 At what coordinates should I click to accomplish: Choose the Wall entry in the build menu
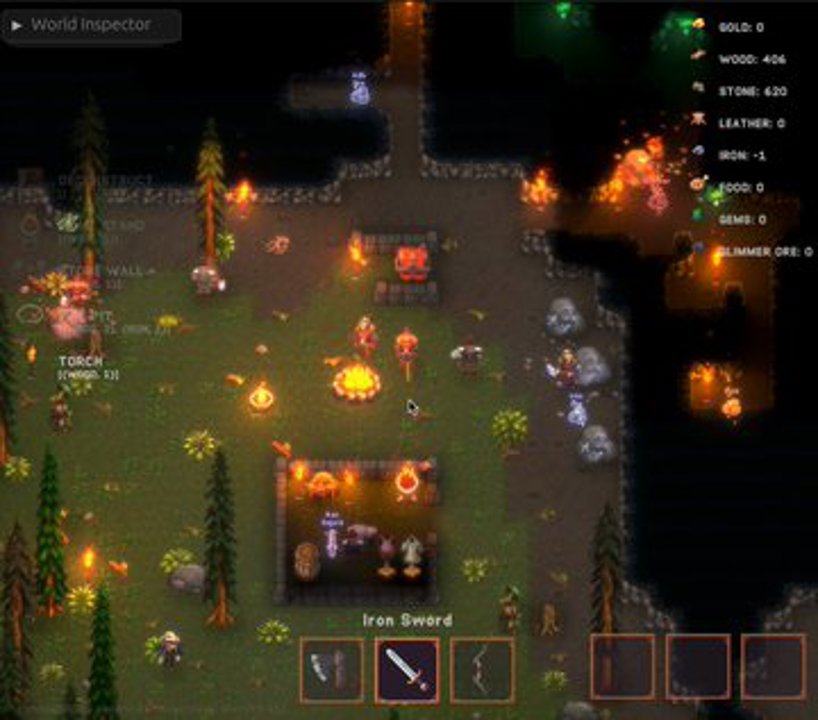[x=110, y=271]
